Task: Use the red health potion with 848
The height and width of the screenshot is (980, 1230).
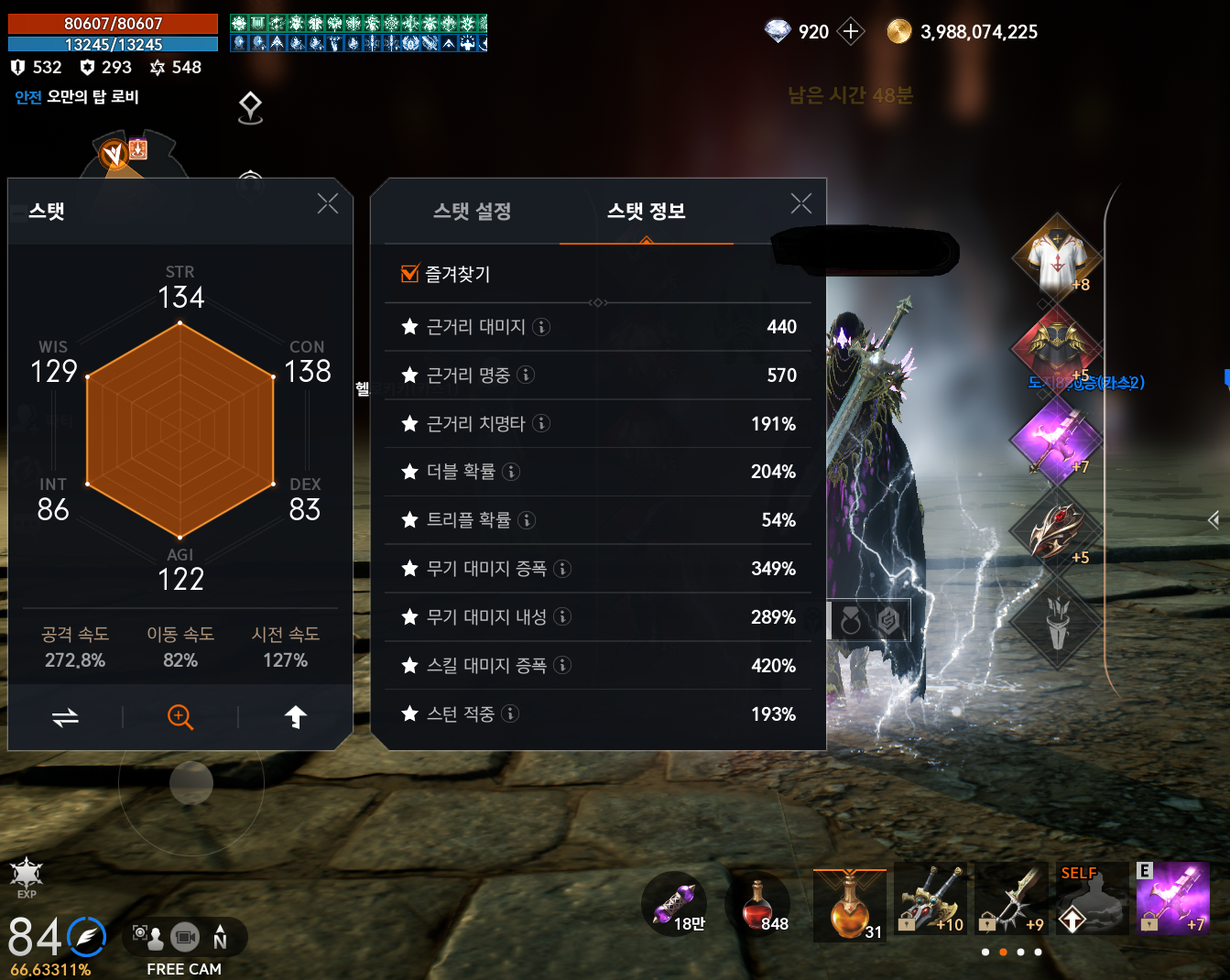Action: point(757,905)
